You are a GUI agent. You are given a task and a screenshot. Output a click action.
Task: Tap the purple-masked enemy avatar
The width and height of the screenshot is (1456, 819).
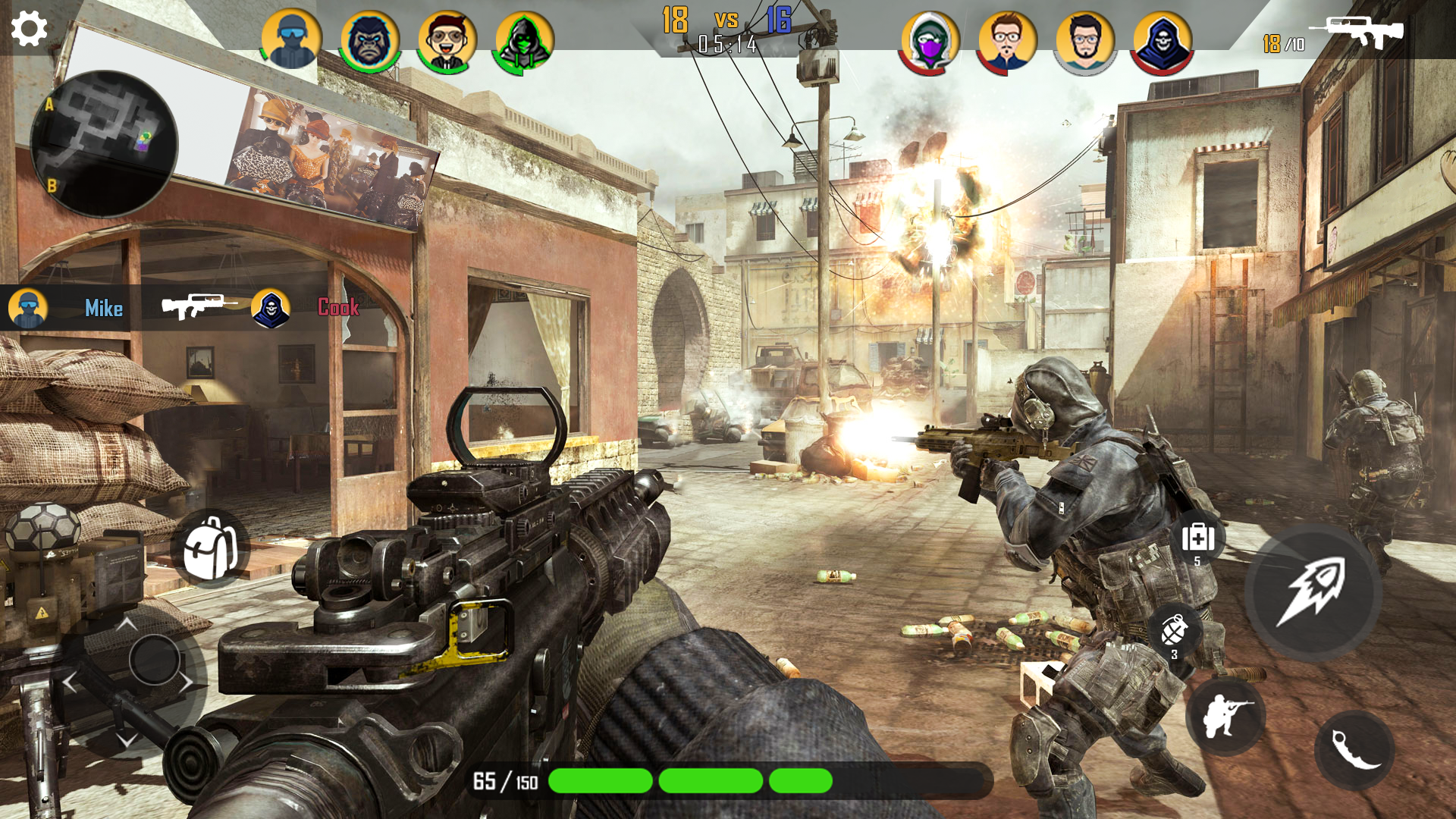(930, 34)
